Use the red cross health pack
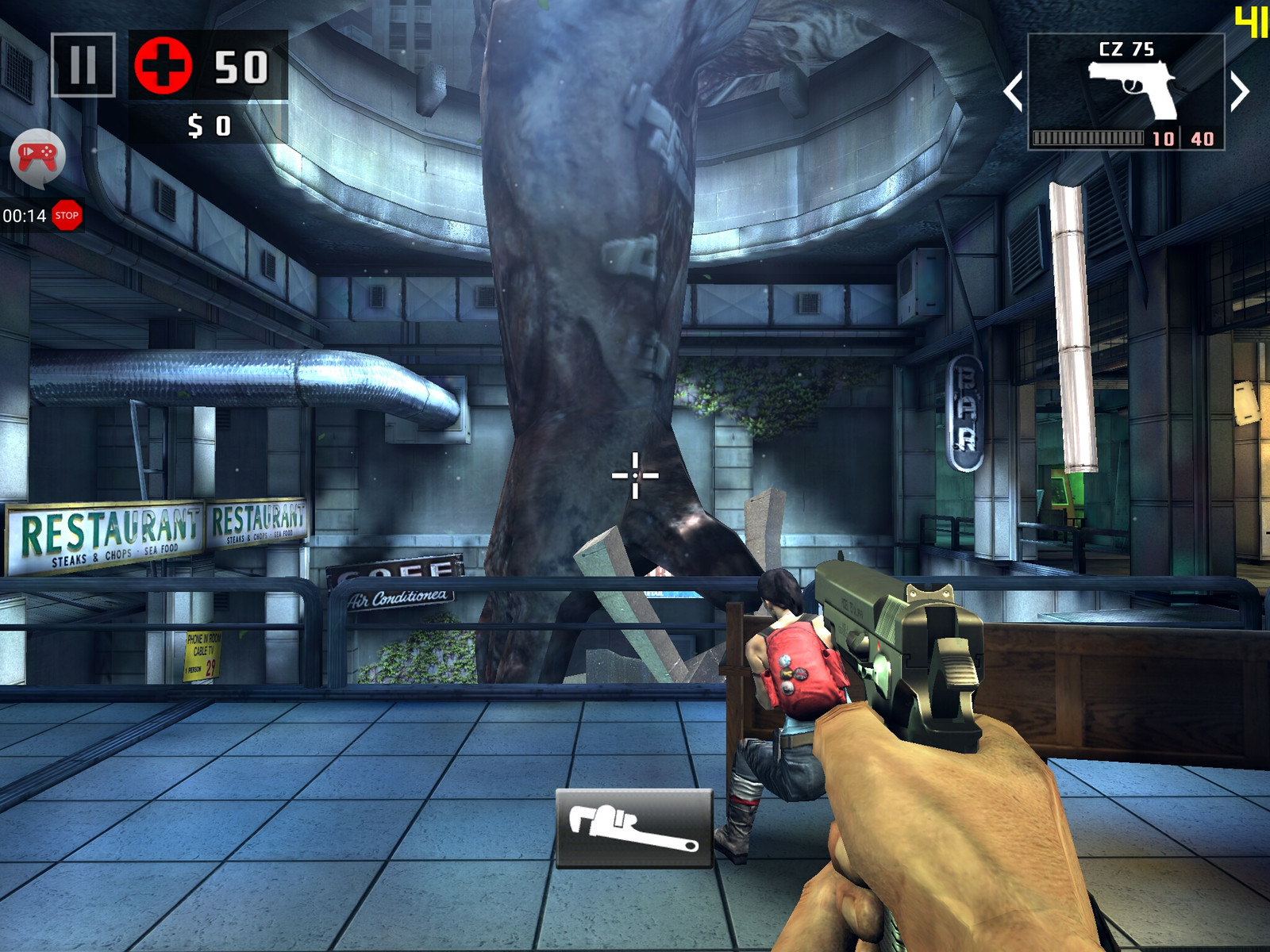Image resolution: width=1270 pixels, height=952 pixels. click(164, 66)
